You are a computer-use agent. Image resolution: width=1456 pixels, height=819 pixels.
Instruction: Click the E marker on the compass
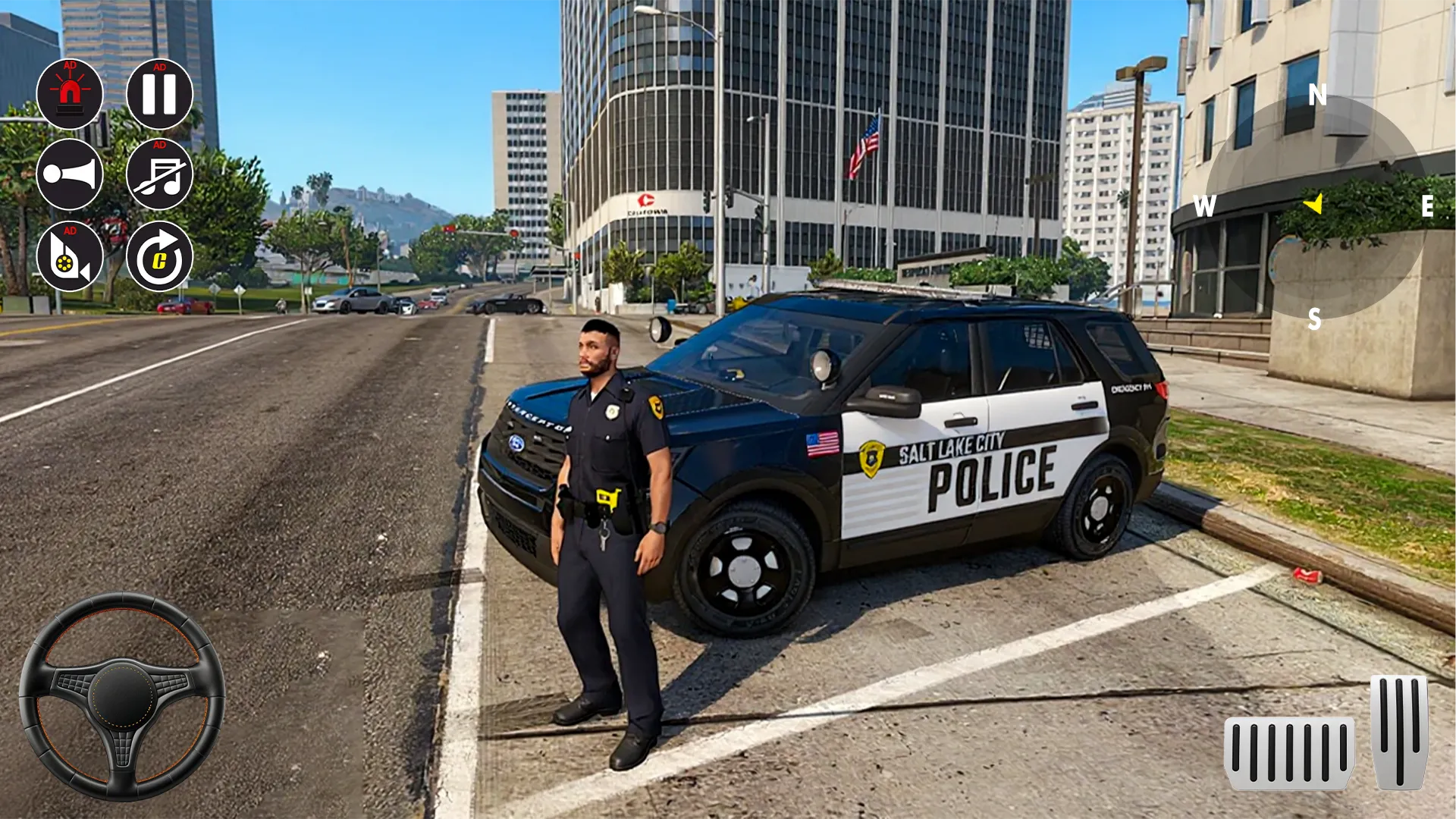click(x=1429, y=205)
